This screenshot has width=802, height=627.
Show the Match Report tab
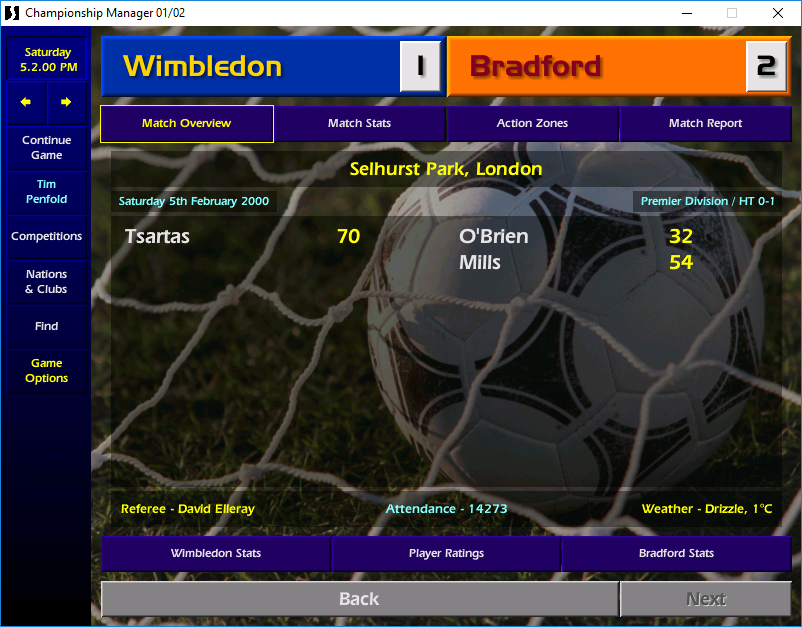[705, 123]
